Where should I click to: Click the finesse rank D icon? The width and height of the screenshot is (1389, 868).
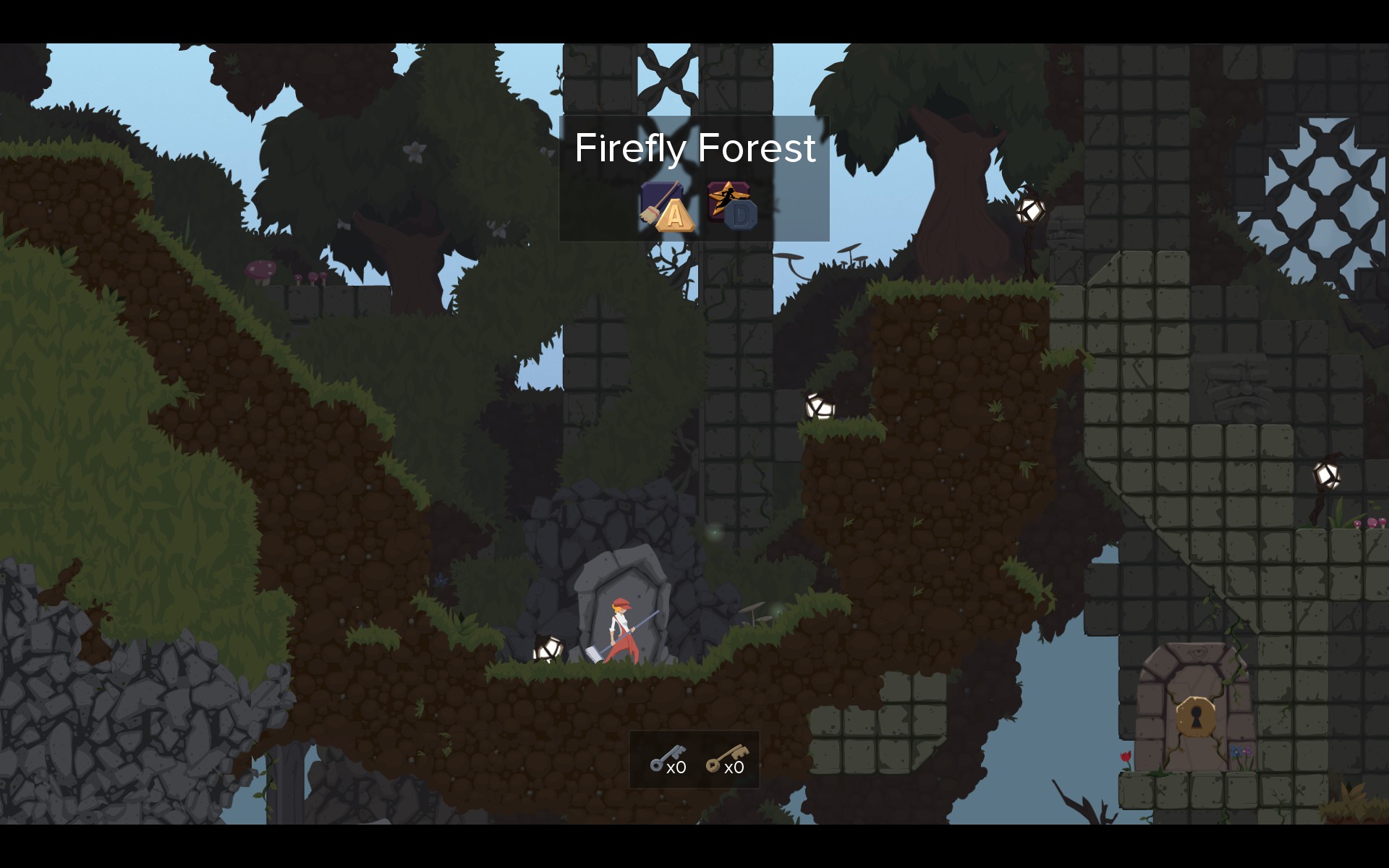pyautogui.click(x=731, y=206)
